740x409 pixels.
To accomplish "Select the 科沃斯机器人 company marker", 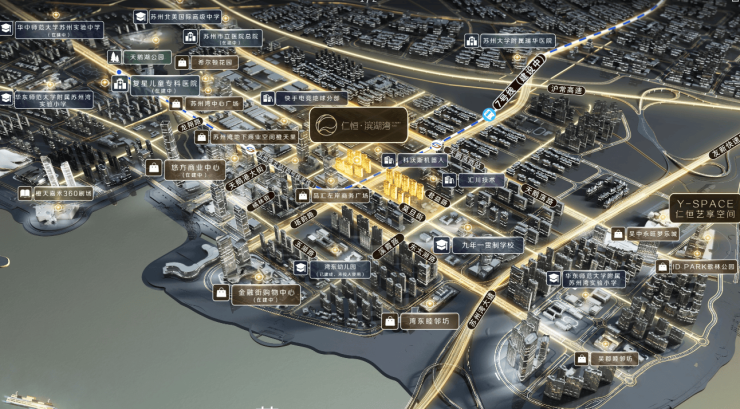I will tap(421, 159).
